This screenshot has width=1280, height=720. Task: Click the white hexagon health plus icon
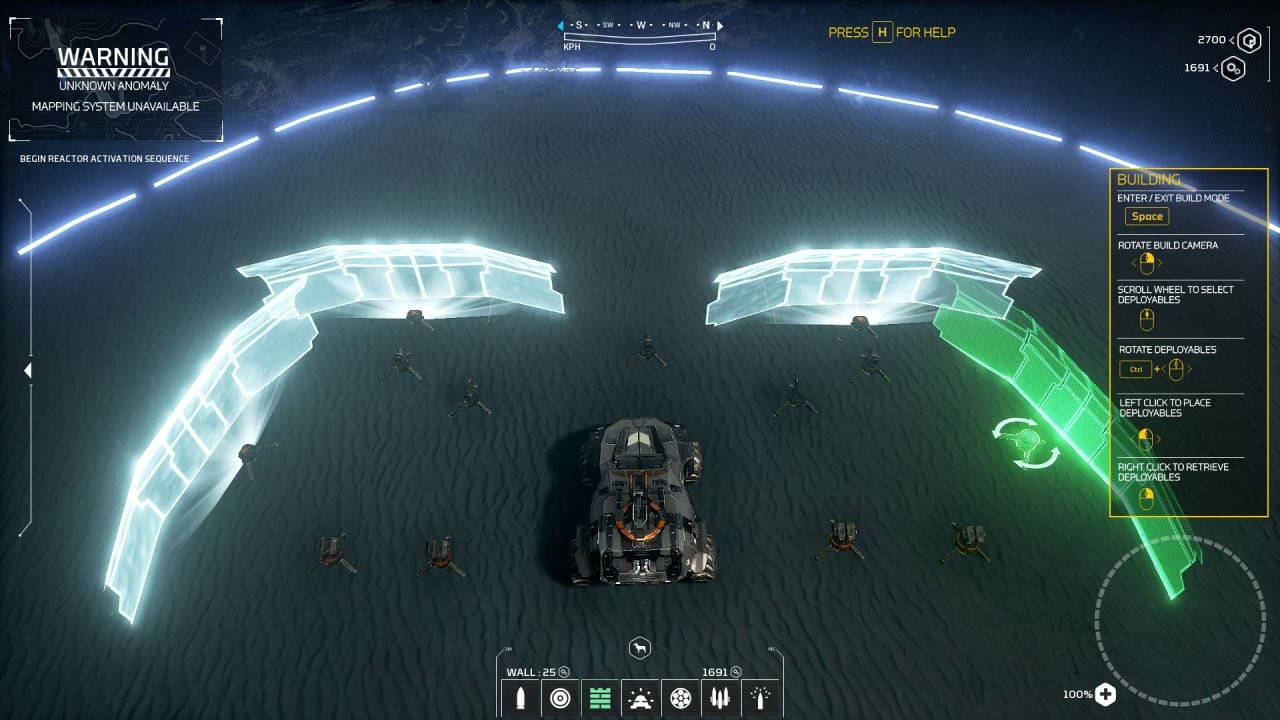1105,694
